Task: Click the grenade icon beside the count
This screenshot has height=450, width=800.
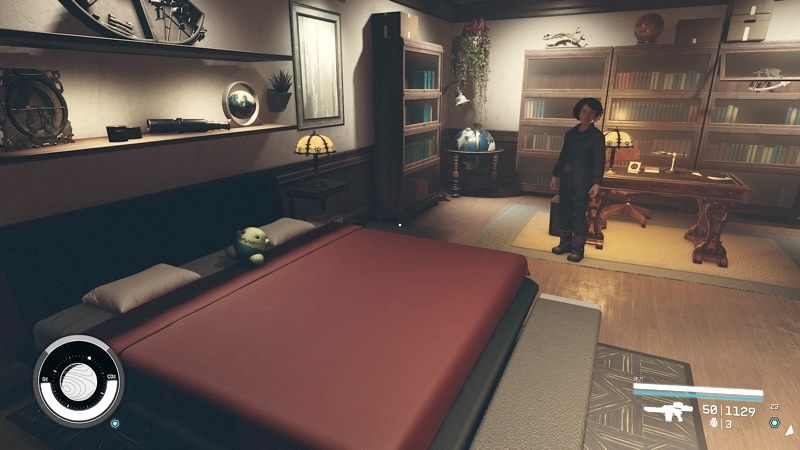Action: coord(712,423)
